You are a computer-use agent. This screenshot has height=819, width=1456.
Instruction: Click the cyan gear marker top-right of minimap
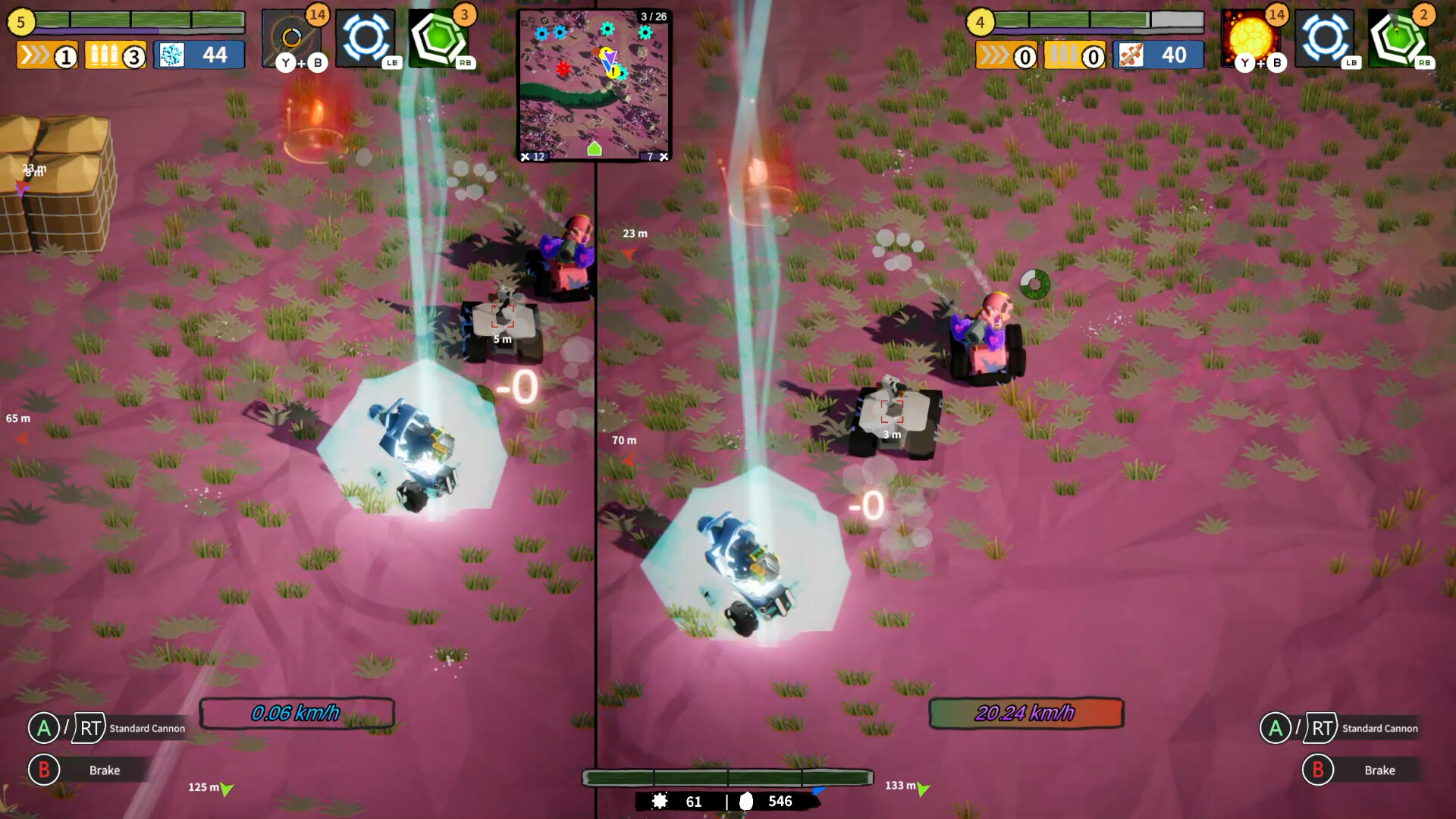pyautogui.click(x=645, y=33)
